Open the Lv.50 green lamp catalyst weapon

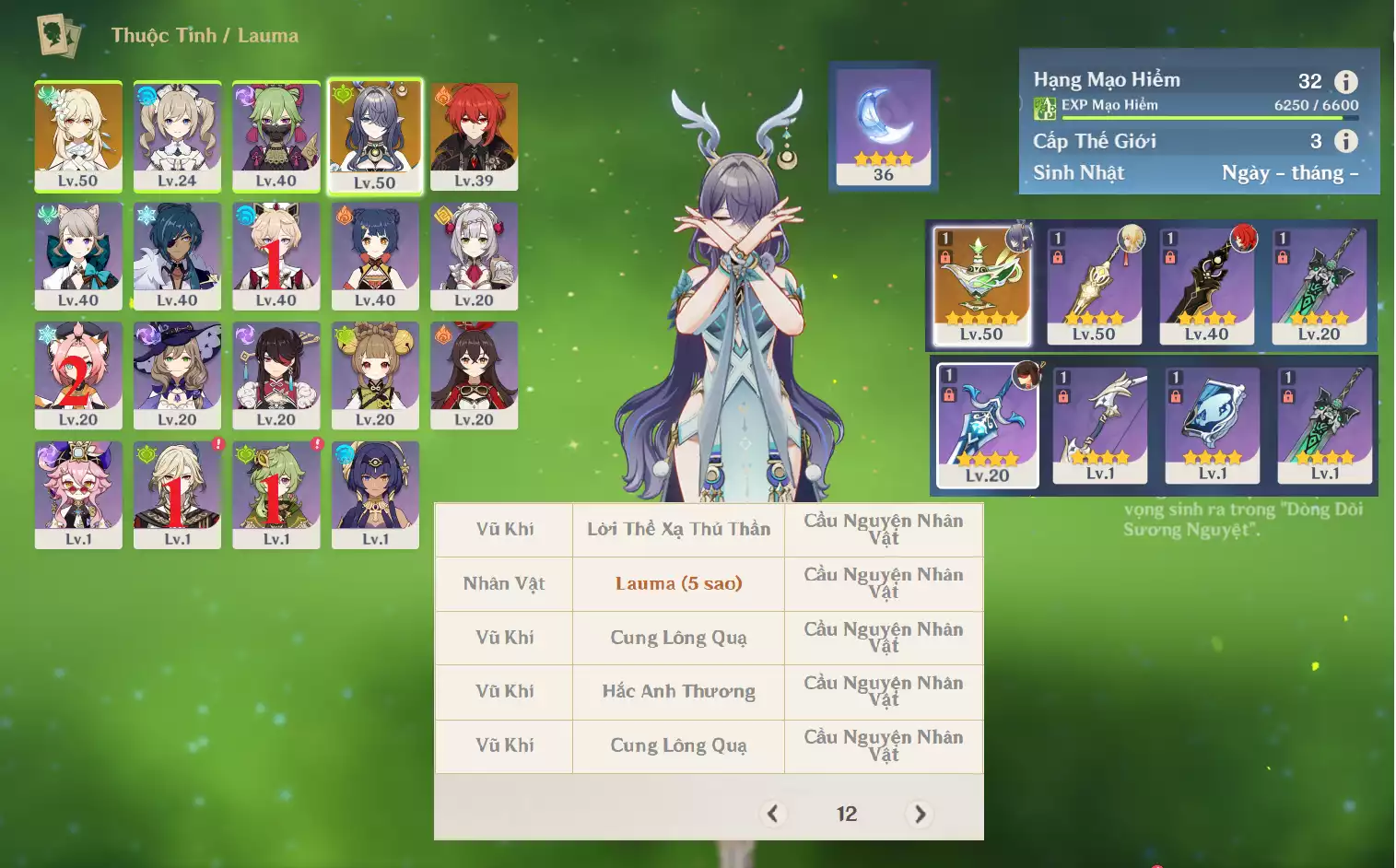(x=981, y=286)
